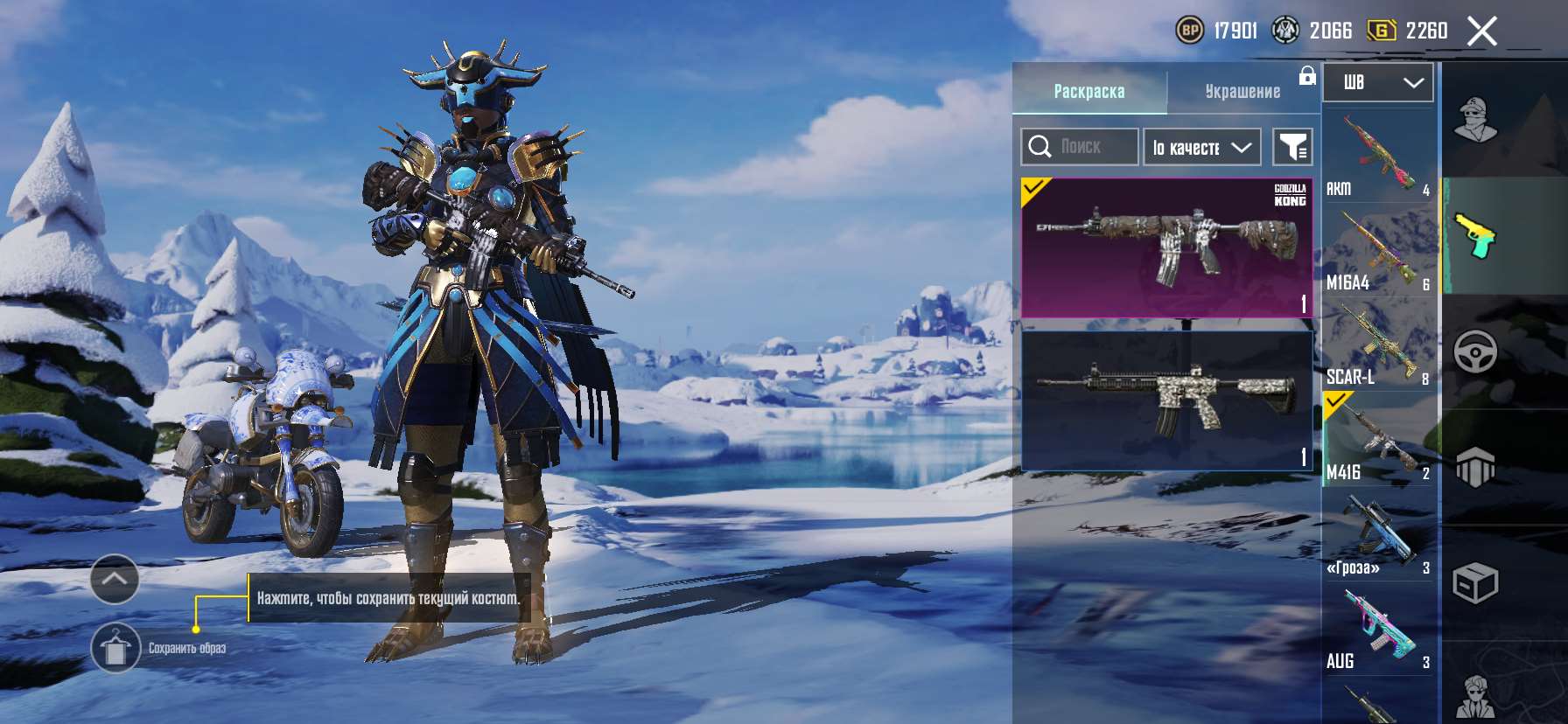
Task: Select the Godzilla Kong M416 skin
Action: 1167,247
